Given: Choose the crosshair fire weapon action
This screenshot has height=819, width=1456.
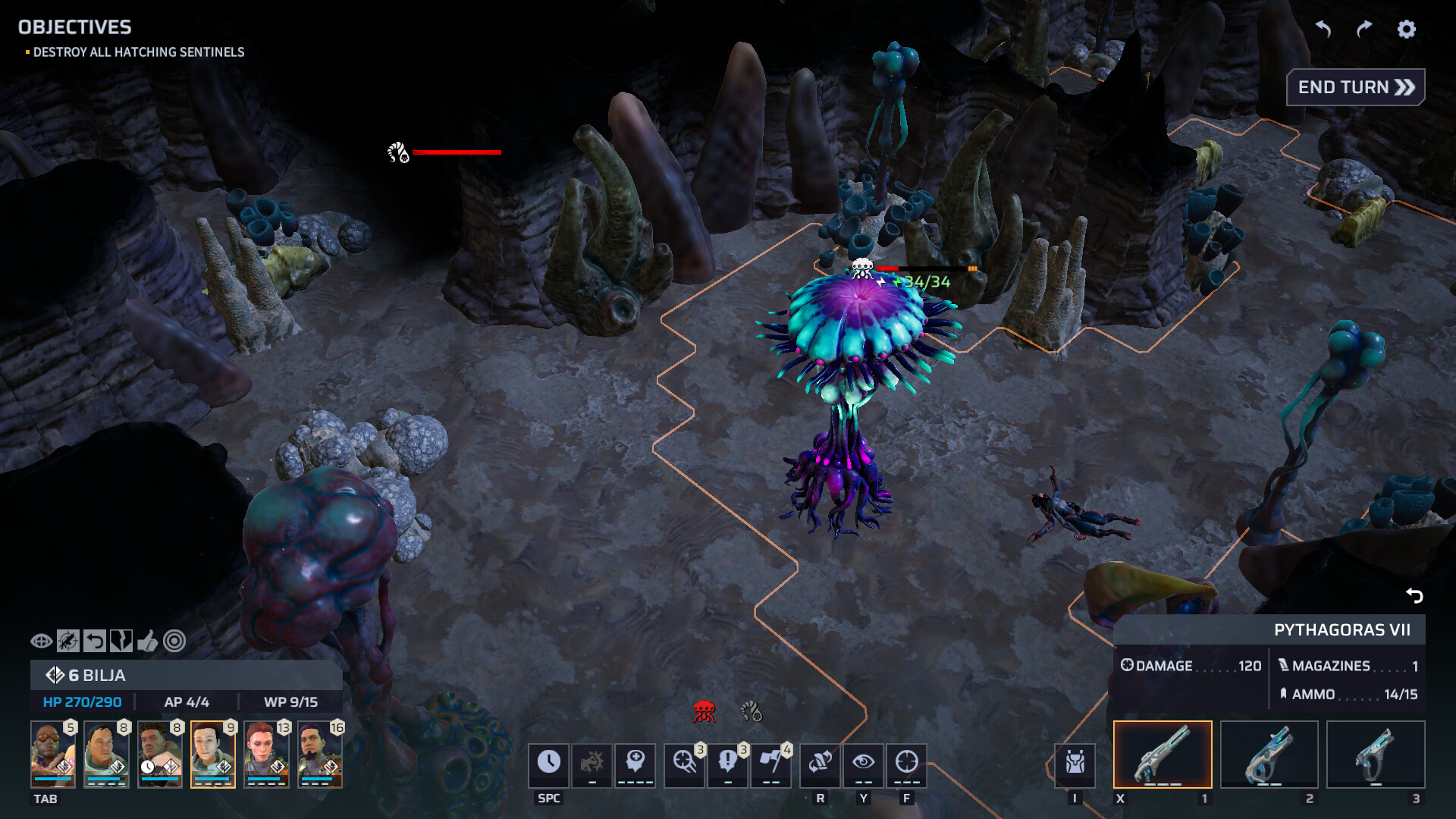Looking at the screenshot, I should [x=906, y=762].
